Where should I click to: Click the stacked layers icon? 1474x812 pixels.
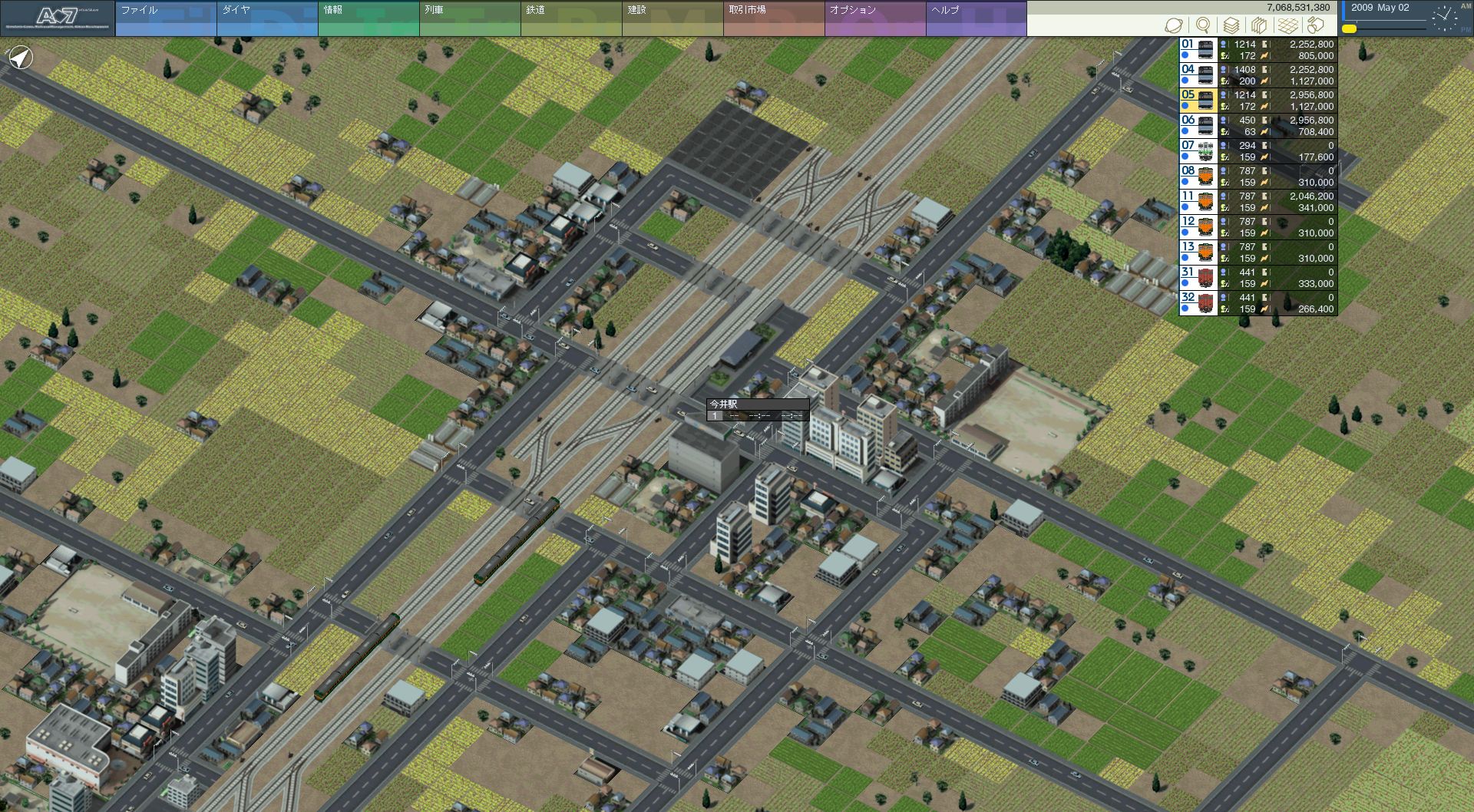pyautogui.click(x=1231, y=25)
